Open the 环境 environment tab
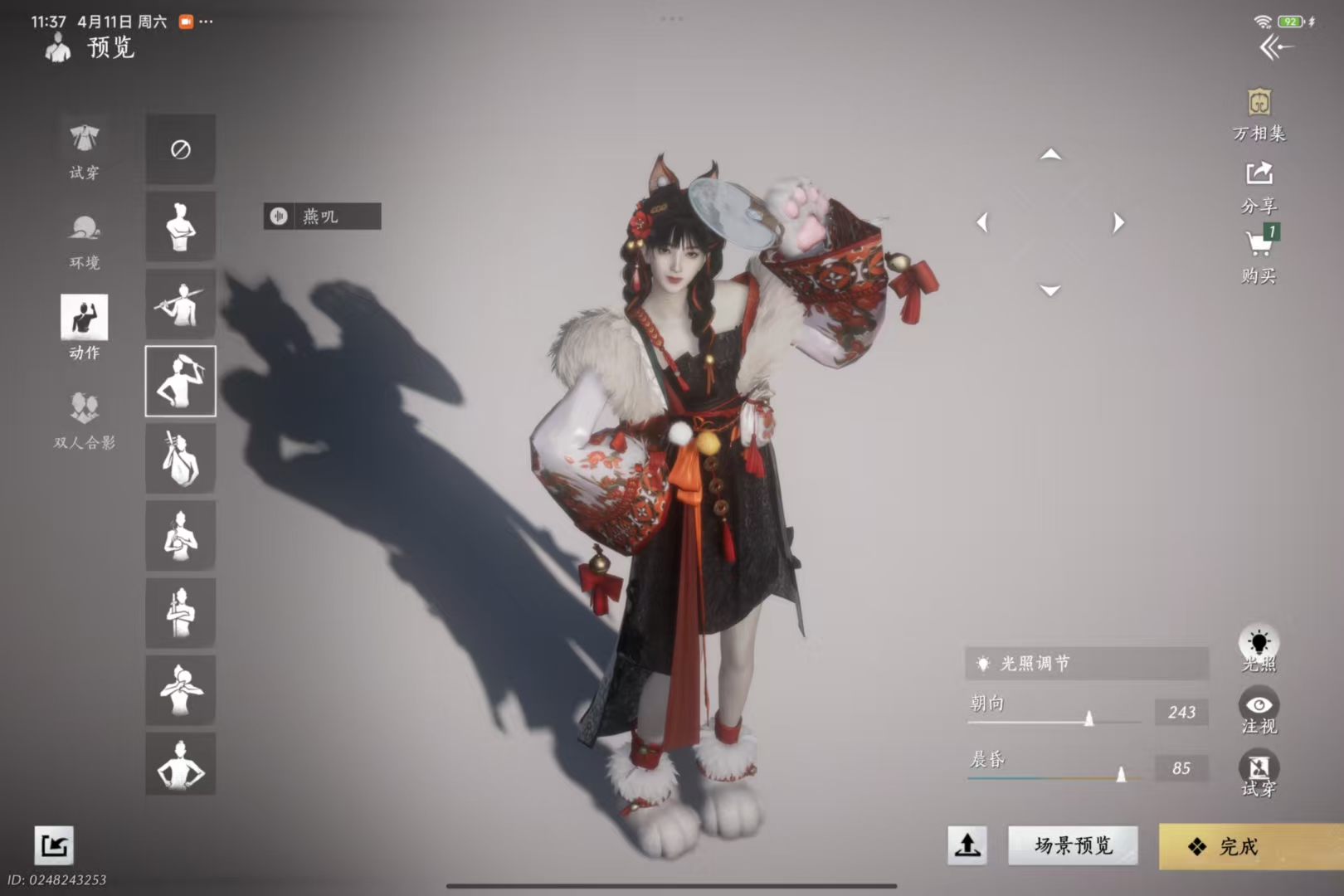 [84, 240]
